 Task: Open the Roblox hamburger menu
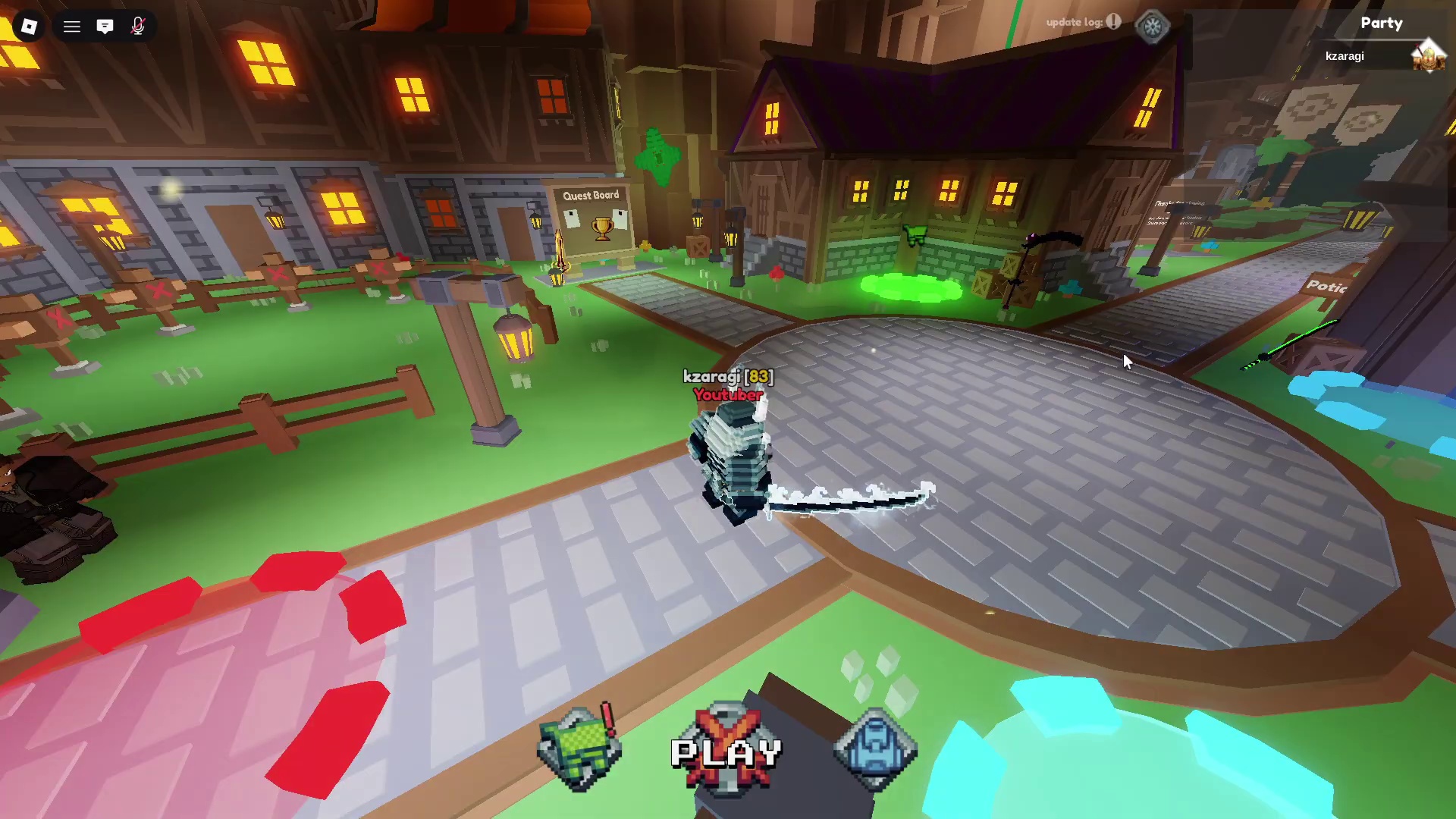pyautogui.click(x=71, y=26)
